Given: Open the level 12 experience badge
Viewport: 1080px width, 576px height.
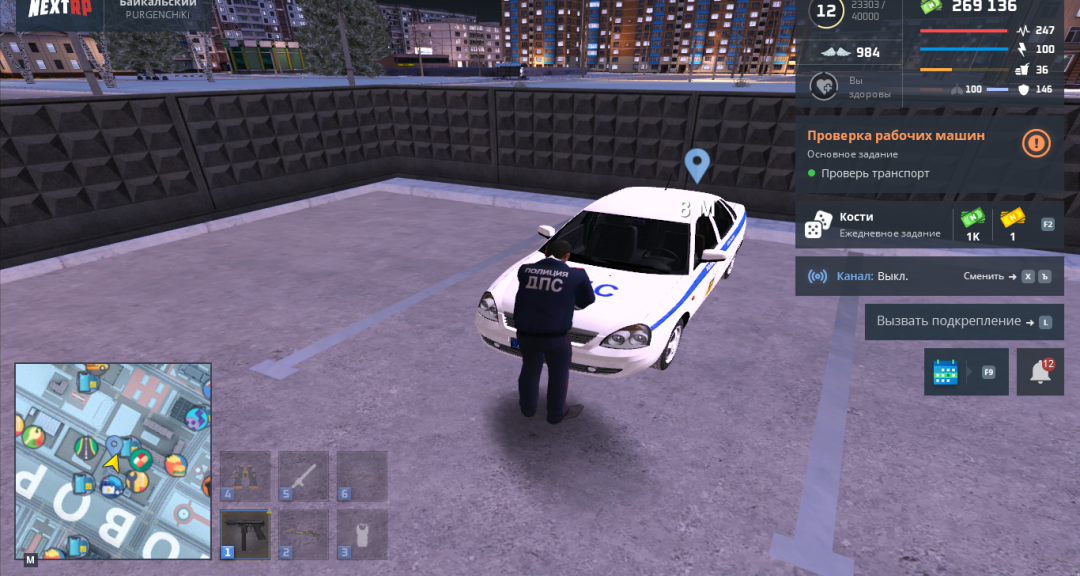Looking at the screenshot, I should click(827, 13).
